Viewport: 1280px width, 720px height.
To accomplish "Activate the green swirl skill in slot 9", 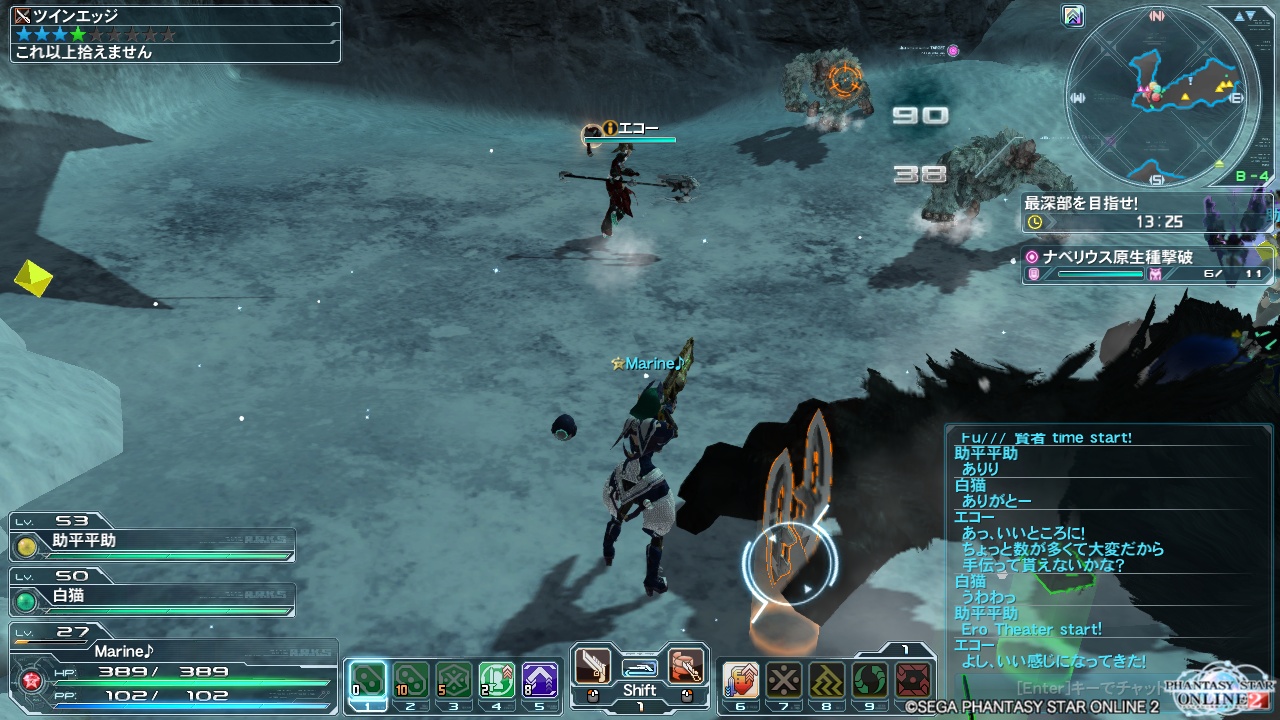I will (869, 680).
